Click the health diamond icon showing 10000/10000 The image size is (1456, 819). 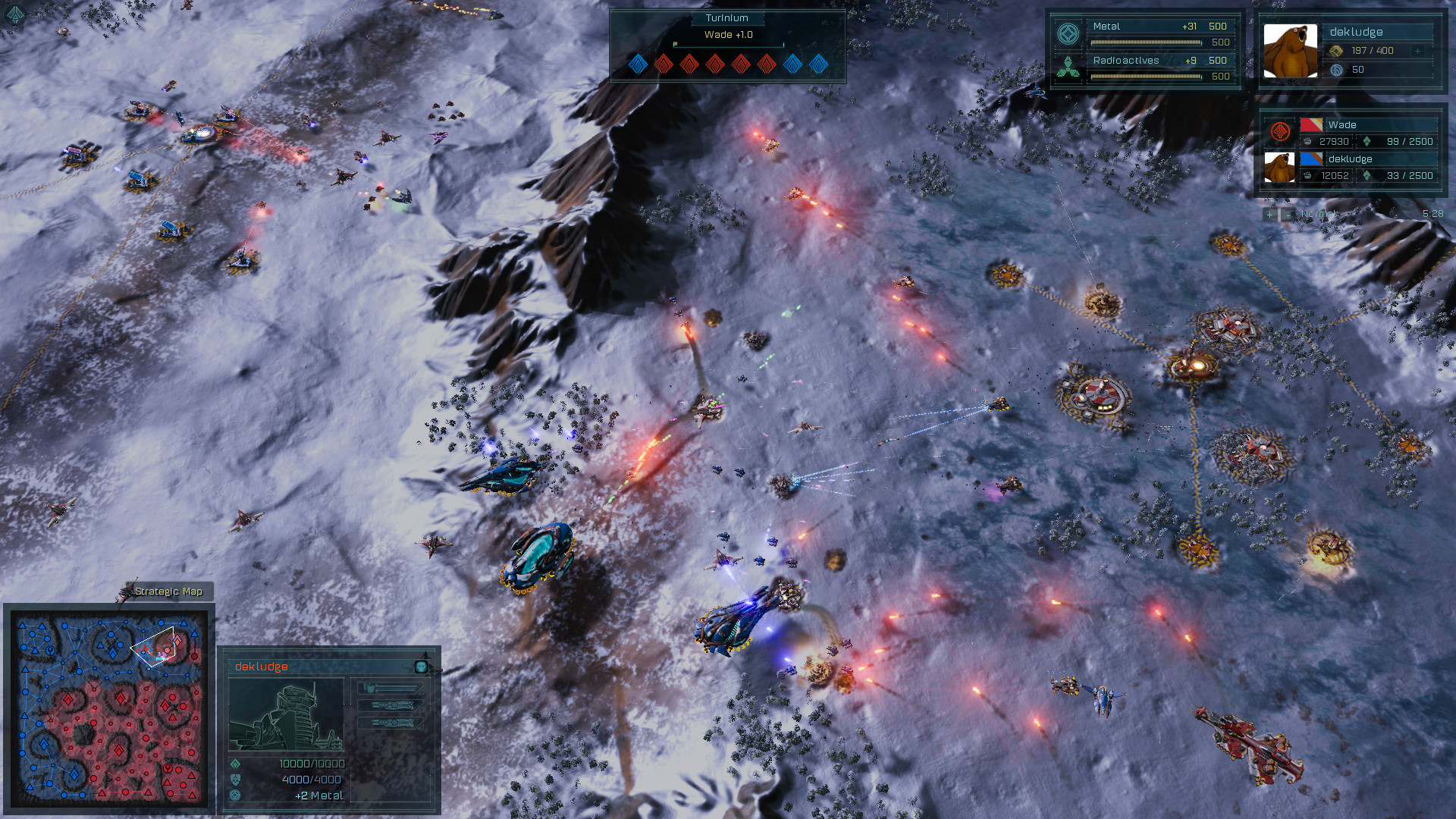pyautogui.click(x=236, y=764)
